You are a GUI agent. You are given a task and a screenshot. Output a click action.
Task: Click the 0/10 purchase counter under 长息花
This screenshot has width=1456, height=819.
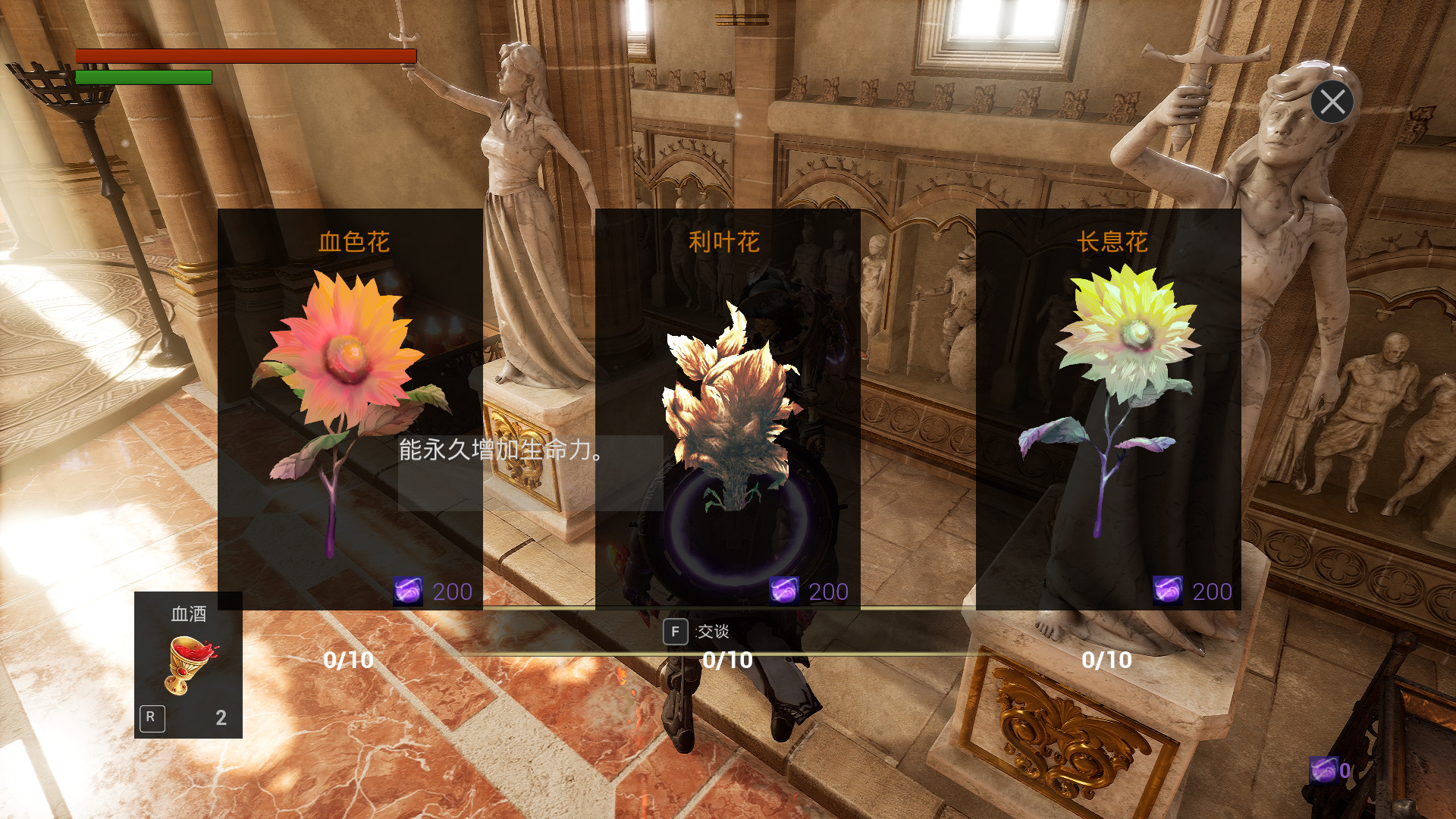[1107, 660]
